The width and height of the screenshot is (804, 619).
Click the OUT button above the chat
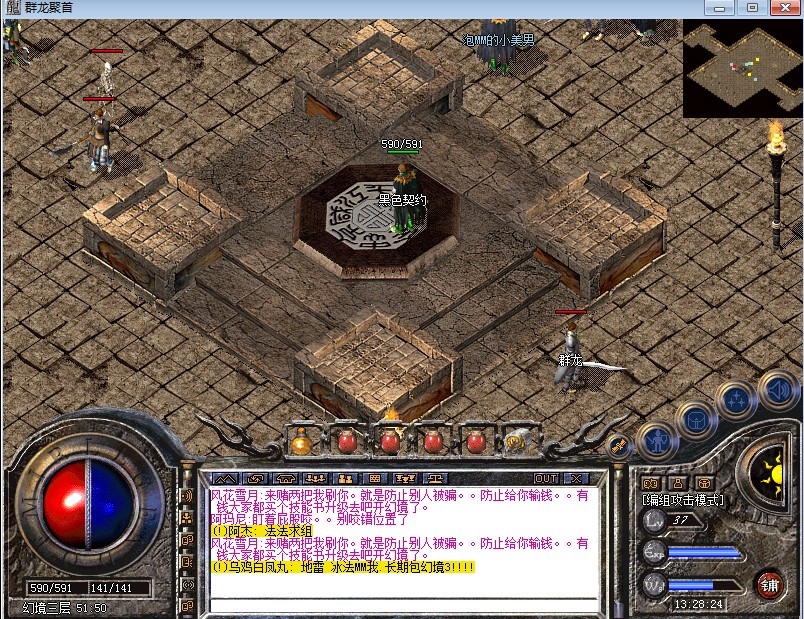point(546,478)
